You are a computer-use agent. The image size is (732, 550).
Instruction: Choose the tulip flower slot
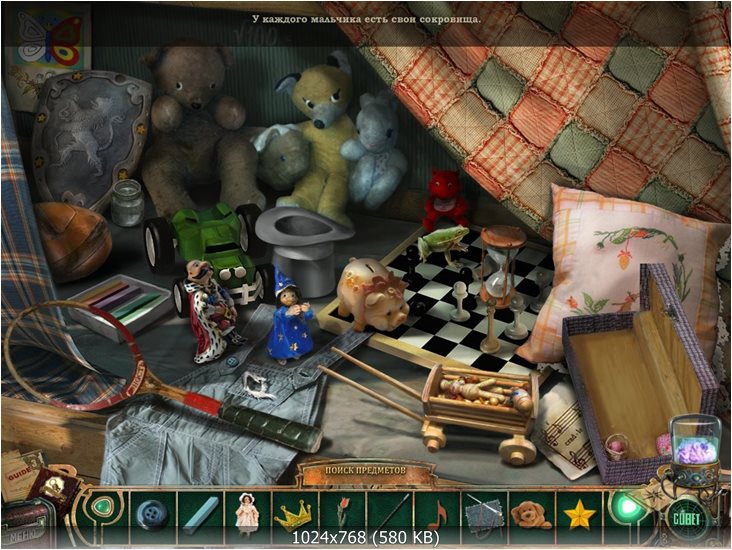coord(342,512)
